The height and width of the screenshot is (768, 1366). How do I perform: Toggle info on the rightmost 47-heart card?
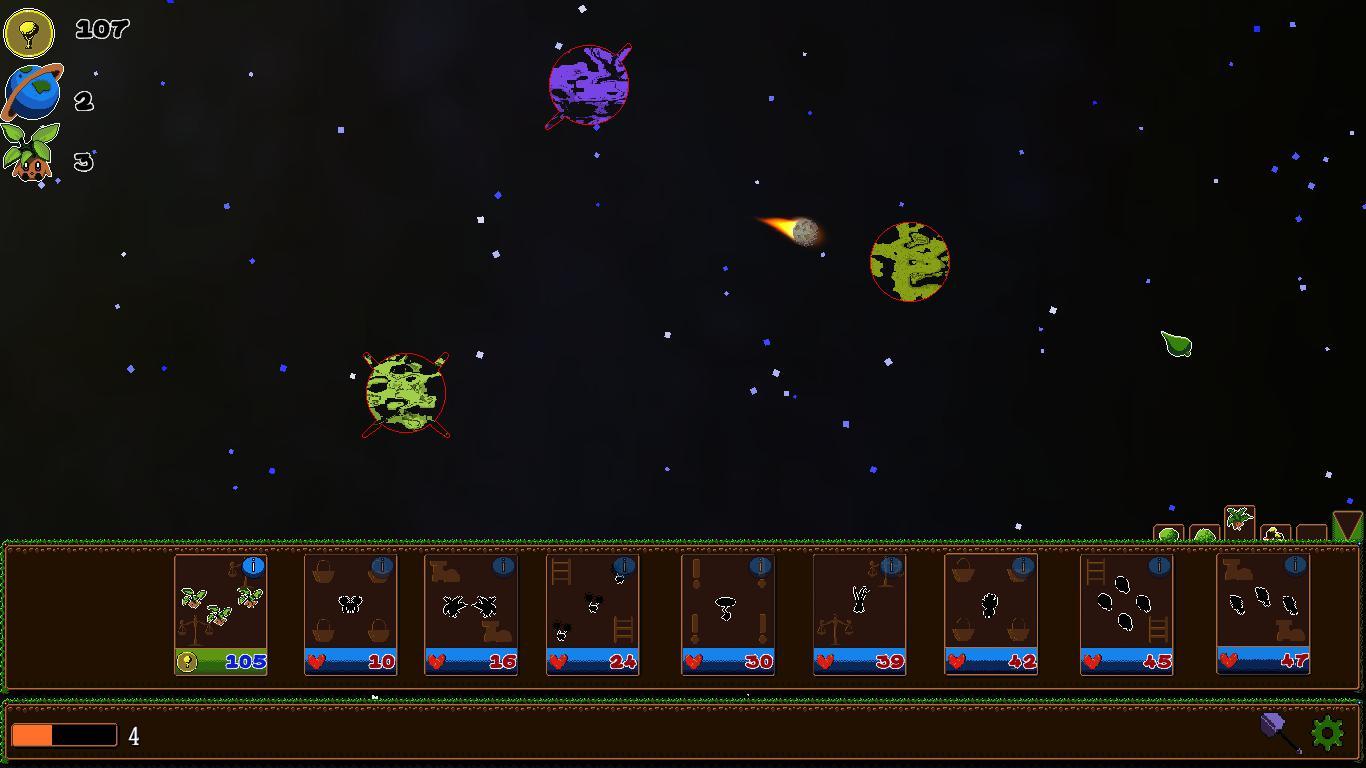click(1297, 566)
